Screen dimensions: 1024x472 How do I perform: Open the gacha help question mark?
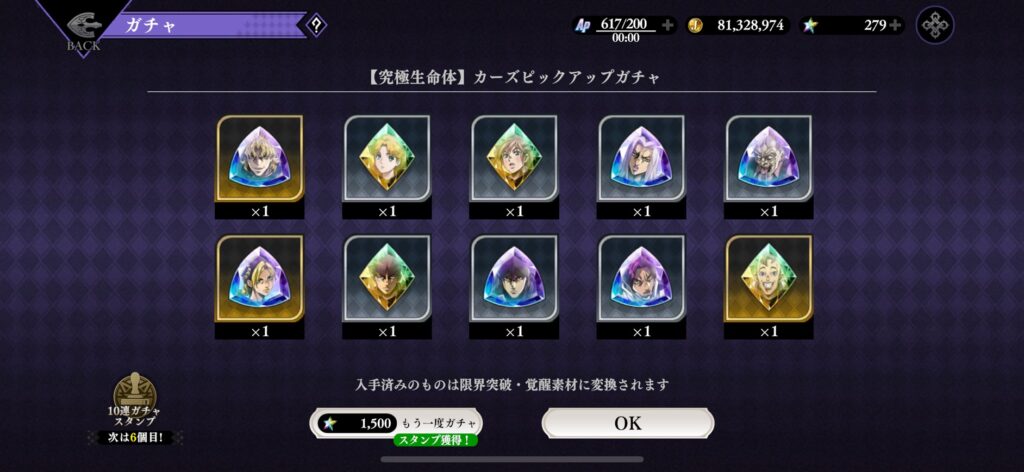[316, 25]
